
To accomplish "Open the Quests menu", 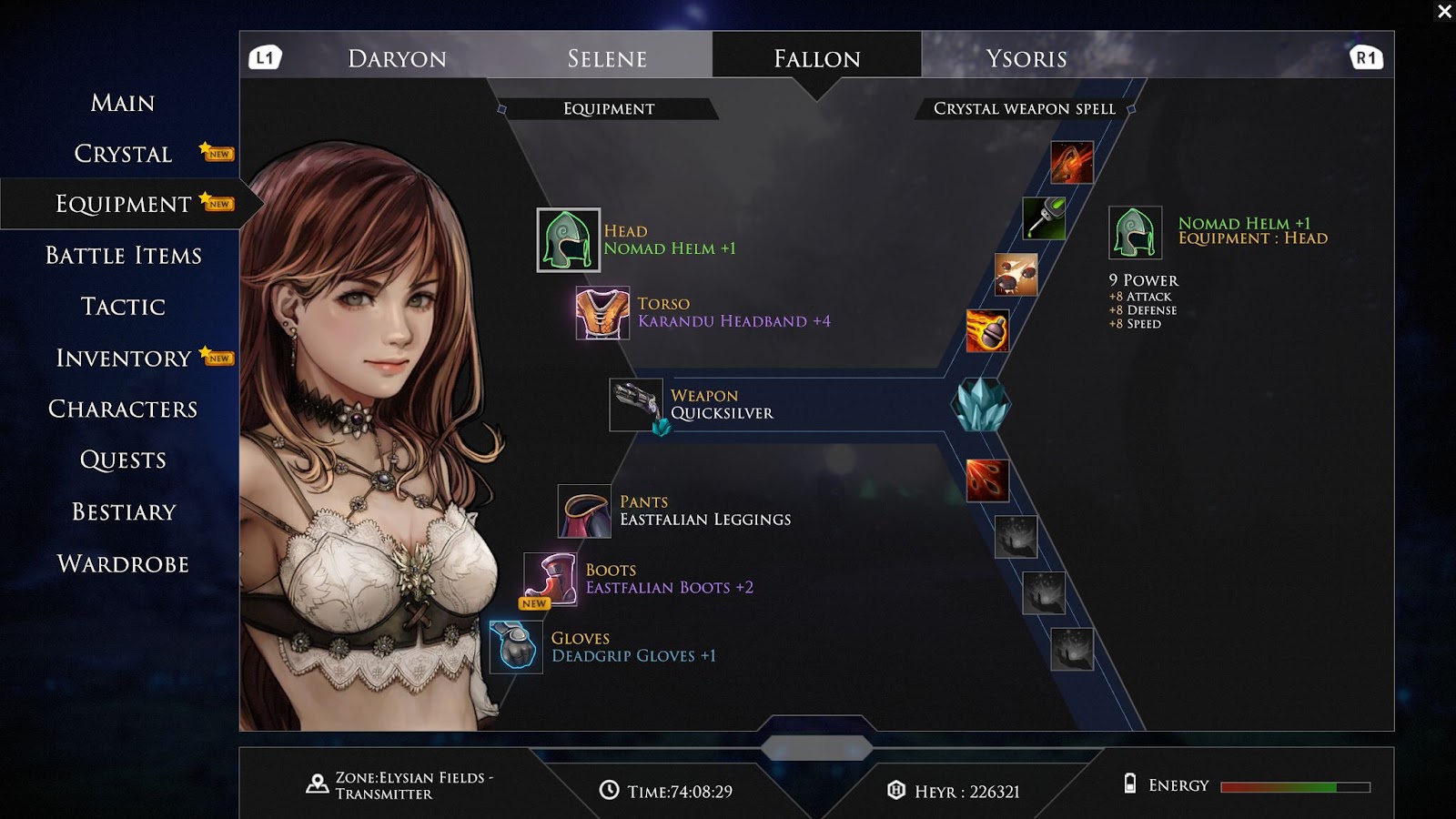I will [x=123, y=460].
